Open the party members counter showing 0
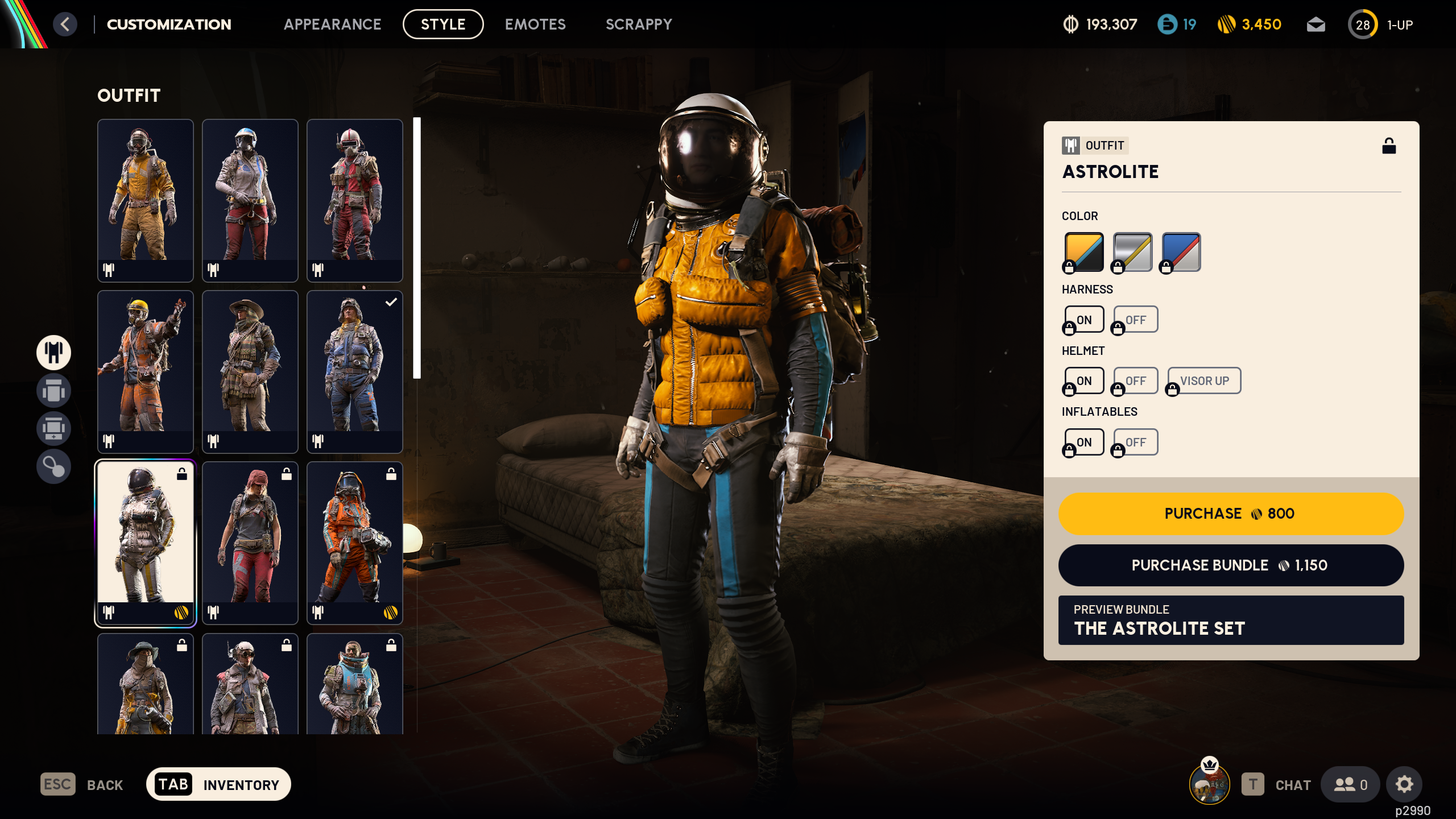1456x819 pixels. pos(1352,784)
